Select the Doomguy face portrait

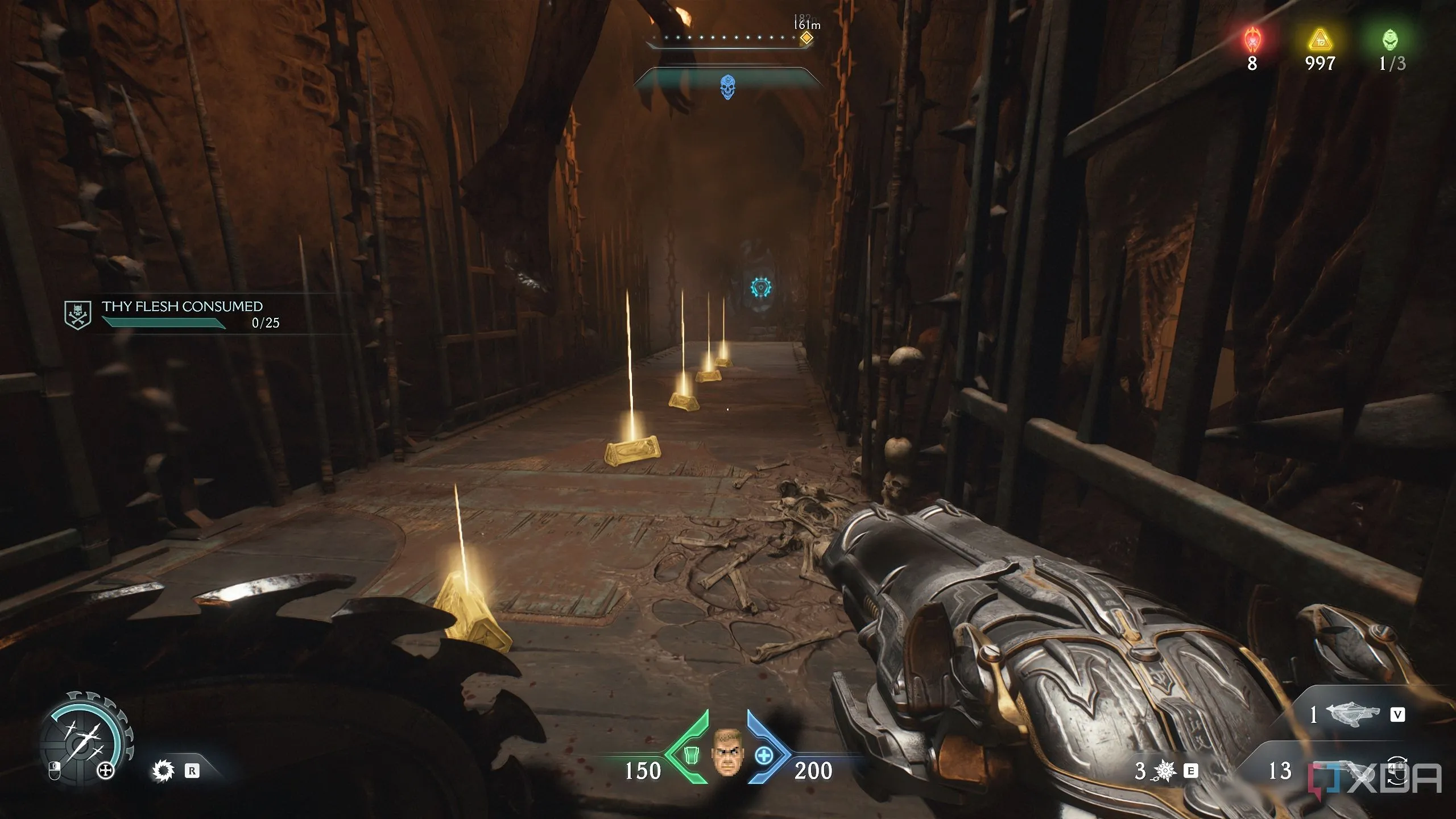point(727,752)
